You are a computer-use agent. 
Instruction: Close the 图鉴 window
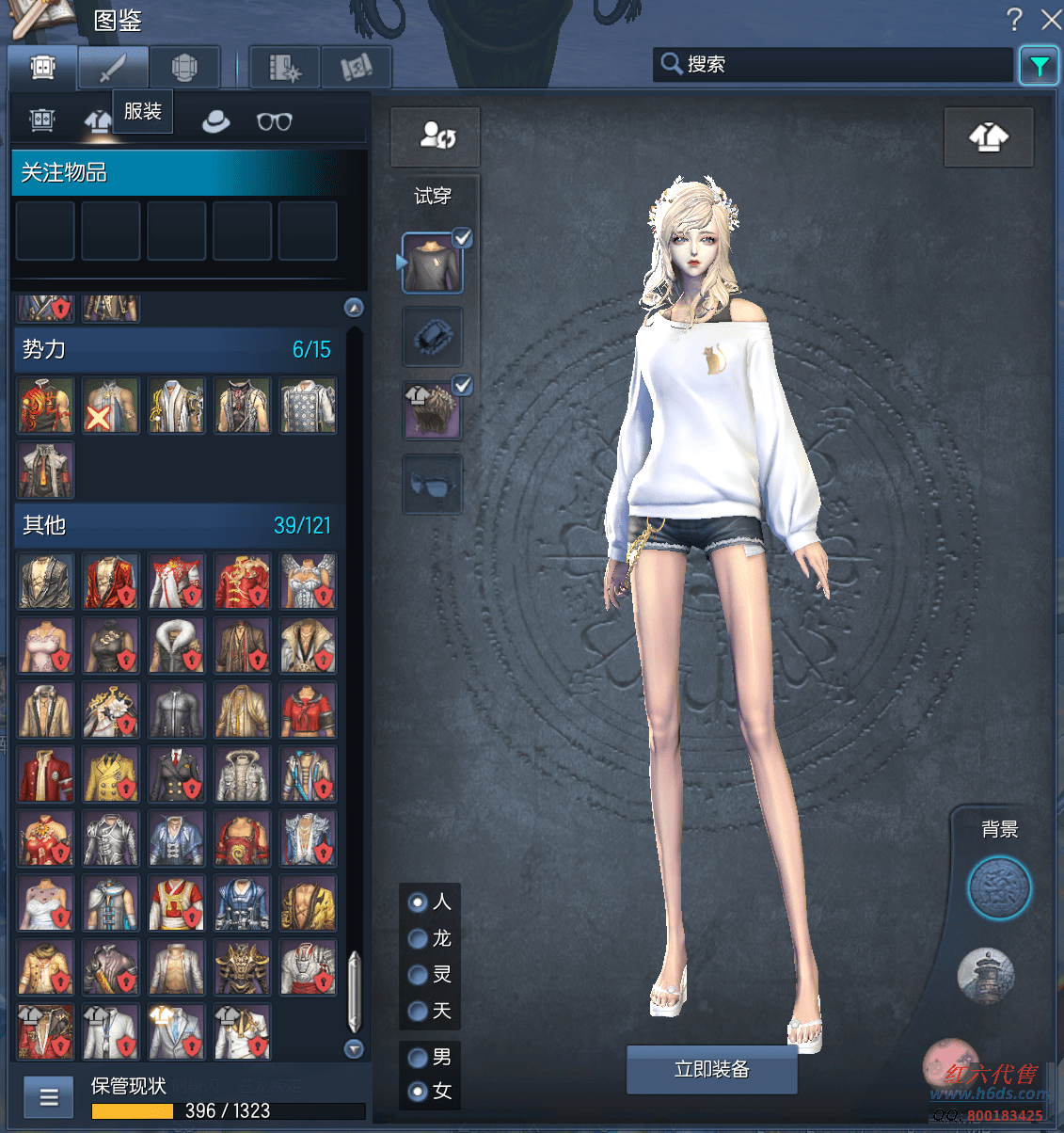click(x=1051, y=19)
